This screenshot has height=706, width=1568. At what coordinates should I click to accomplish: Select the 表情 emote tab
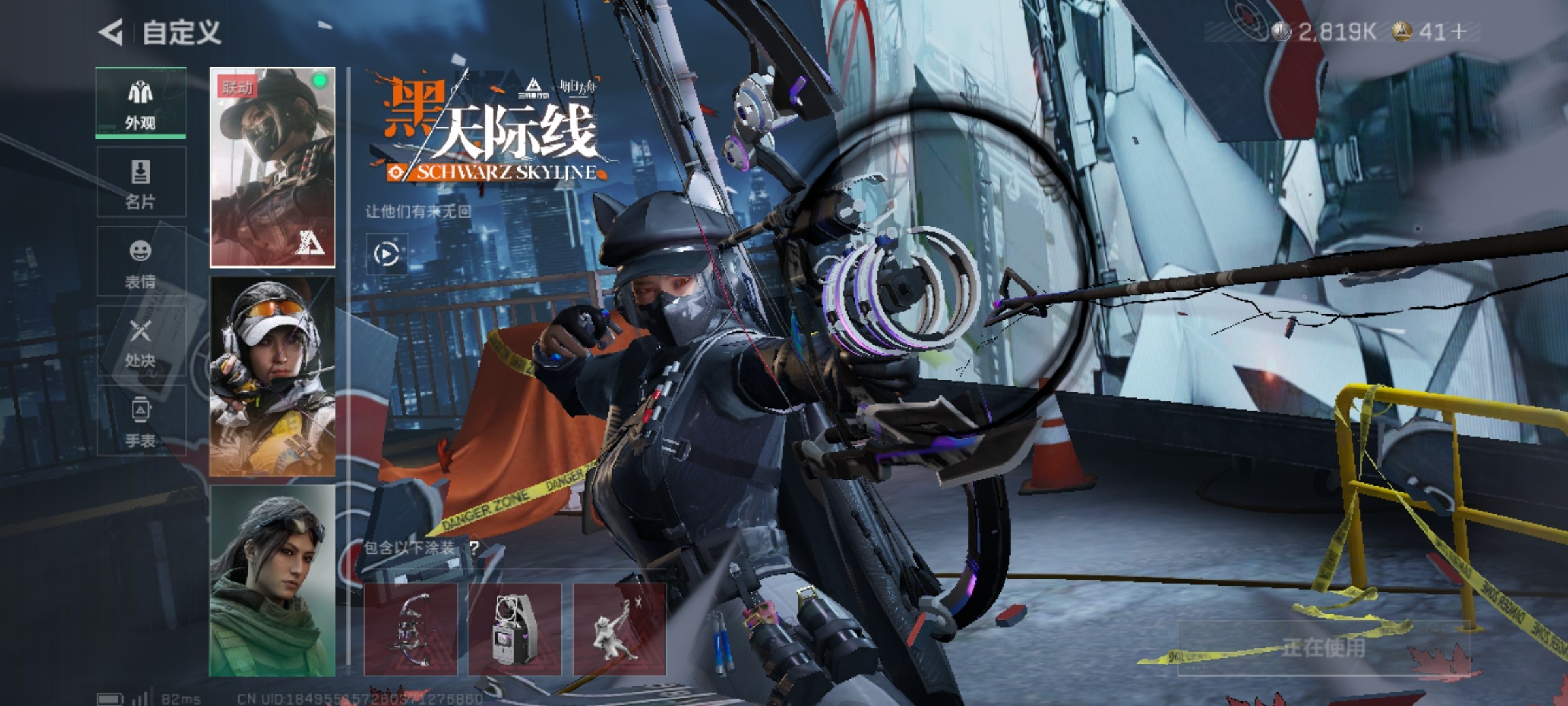pyautogui.click(x=140, y=262)
